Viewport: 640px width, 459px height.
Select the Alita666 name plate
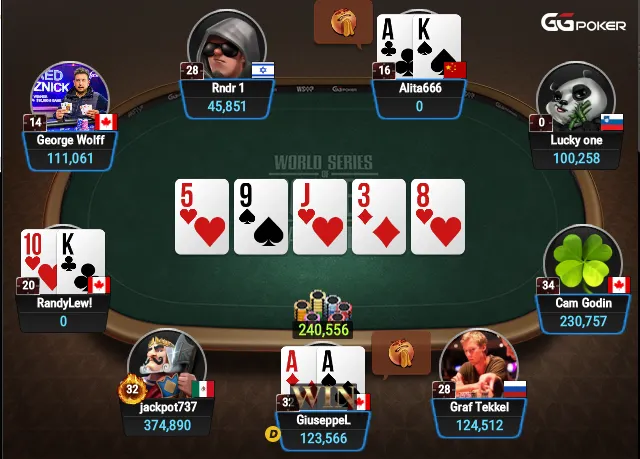(420, 97)
